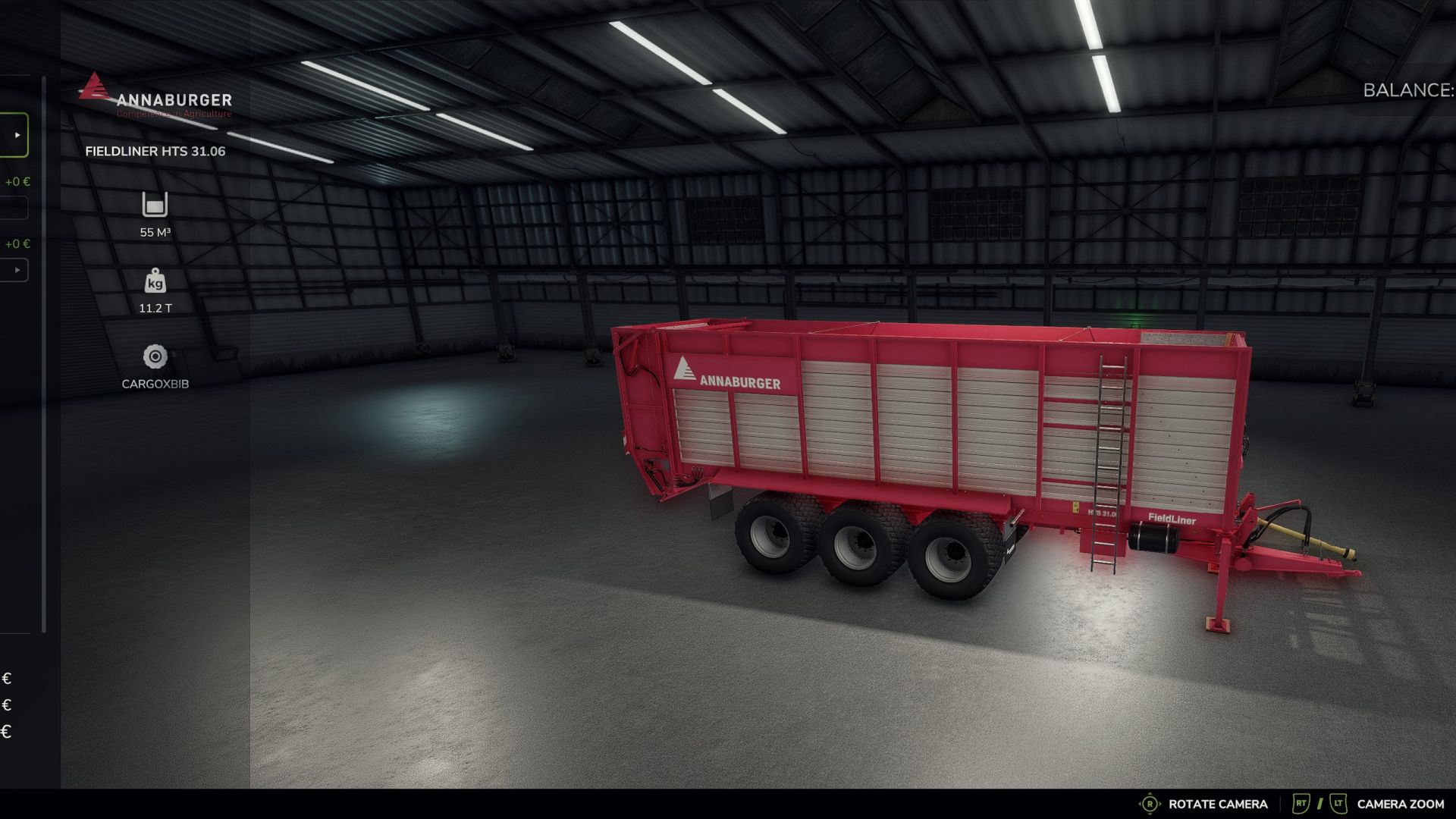Click the ANNABURGER brand logo icon
The height and width of the screenshot is (819, 1456).
tap(94, 89)
